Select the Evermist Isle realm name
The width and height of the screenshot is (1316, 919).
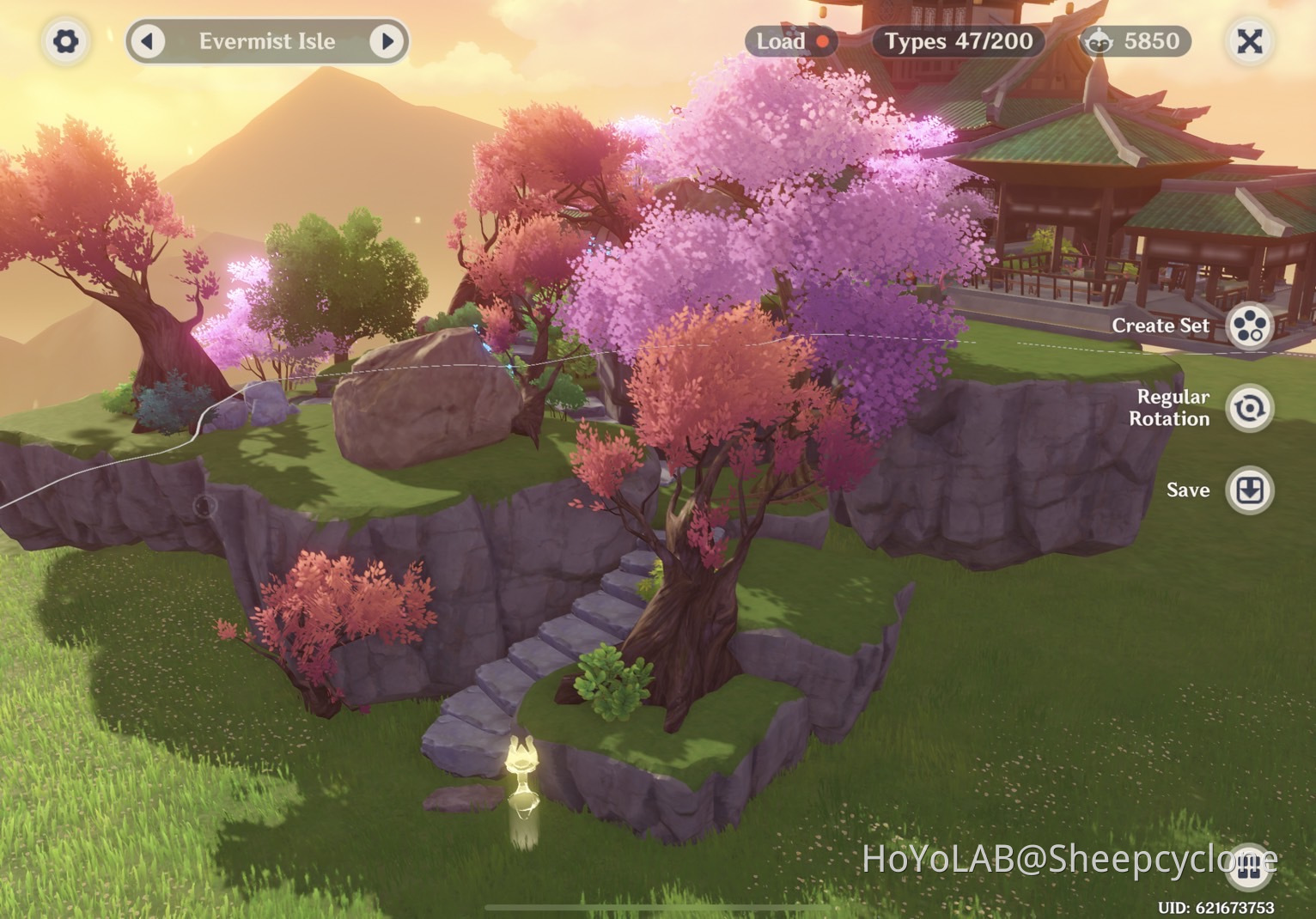click(x=266, y=40)
